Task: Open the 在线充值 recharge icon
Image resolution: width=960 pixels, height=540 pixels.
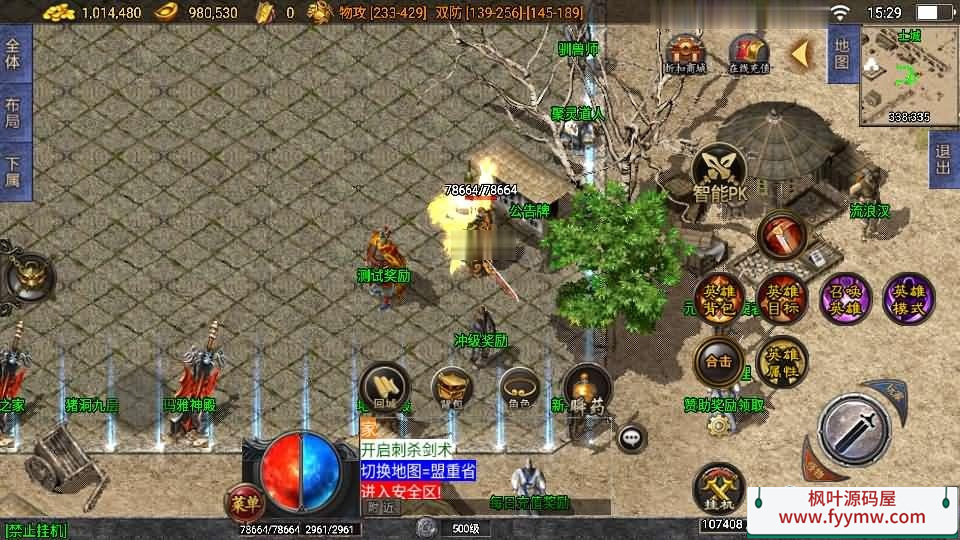Action: [x=748, y=53]
